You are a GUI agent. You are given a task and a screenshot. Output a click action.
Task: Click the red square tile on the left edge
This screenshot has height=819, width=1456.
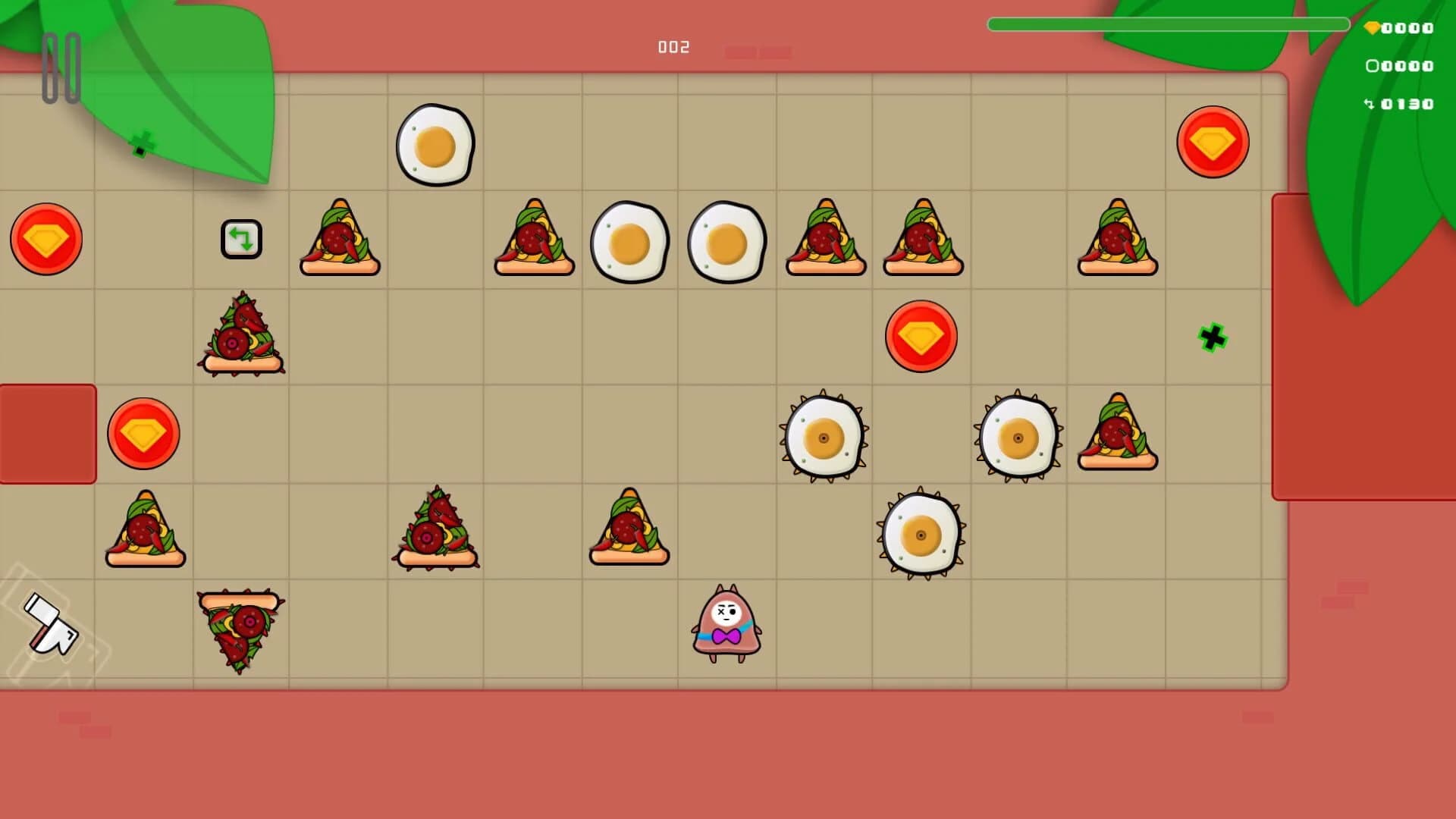click(x=47, y=434)
